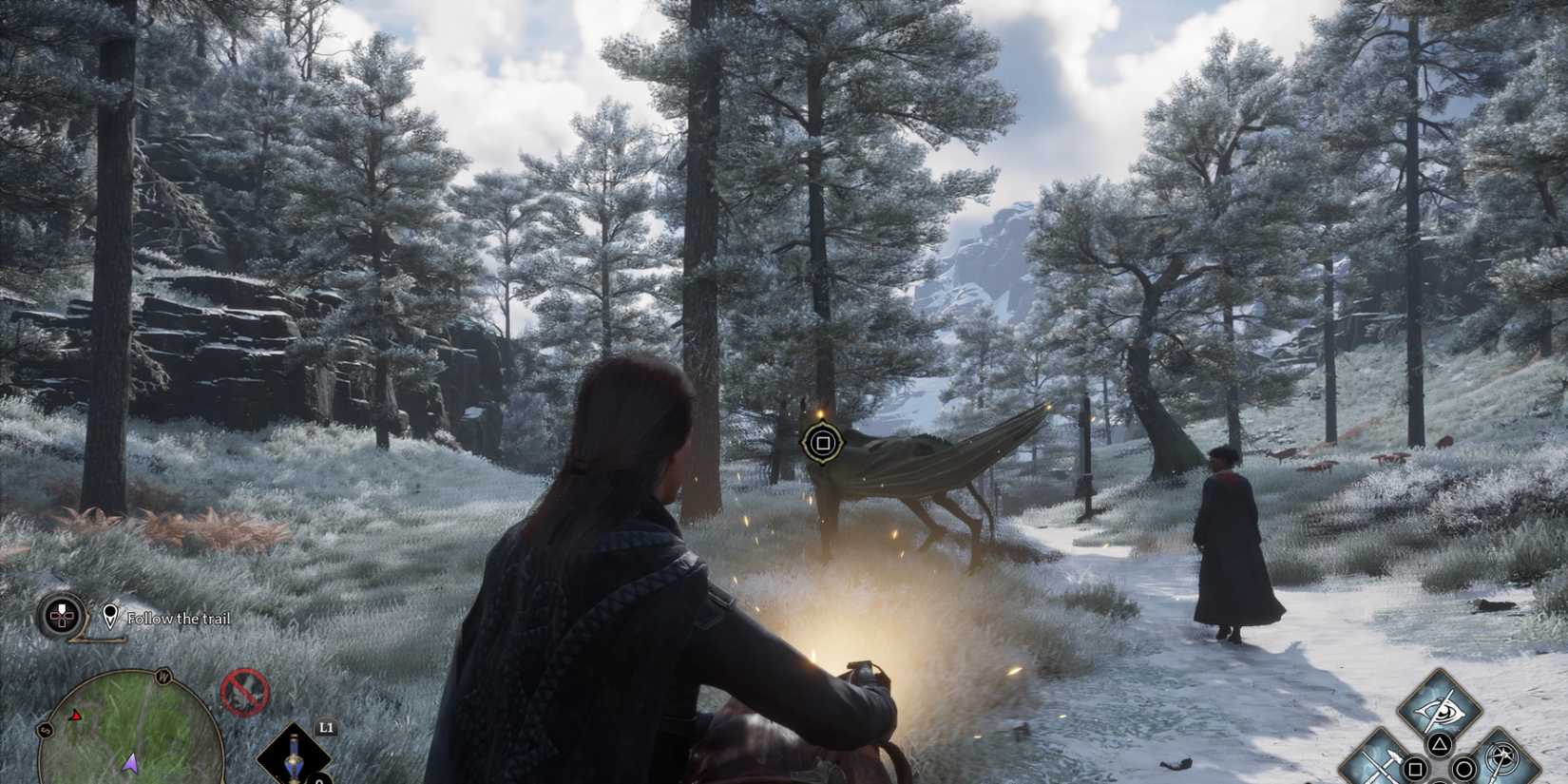Click the red enemy marker inside the minimap
1568x784 pixels.
pyautogui.click(x=74, y=715)
